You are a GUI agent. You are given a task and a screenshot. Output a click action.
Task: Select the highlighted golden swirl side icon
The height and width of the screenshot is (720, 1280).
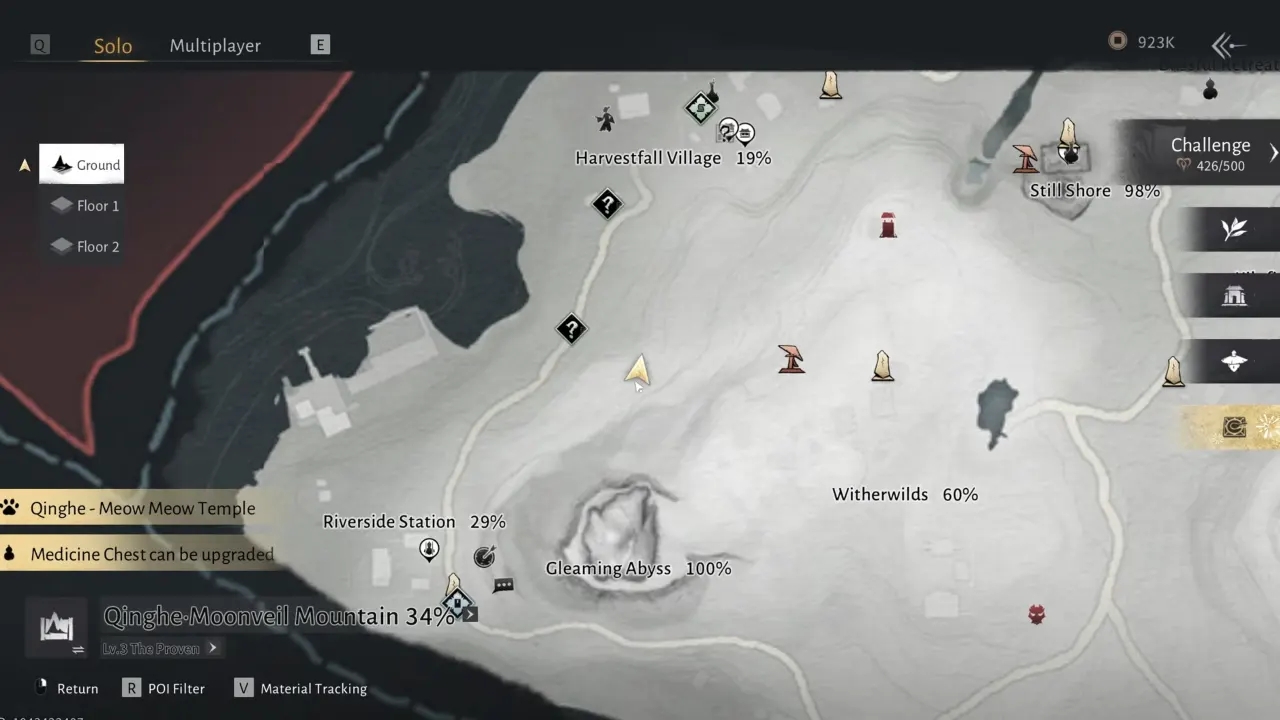[1235, 428]
